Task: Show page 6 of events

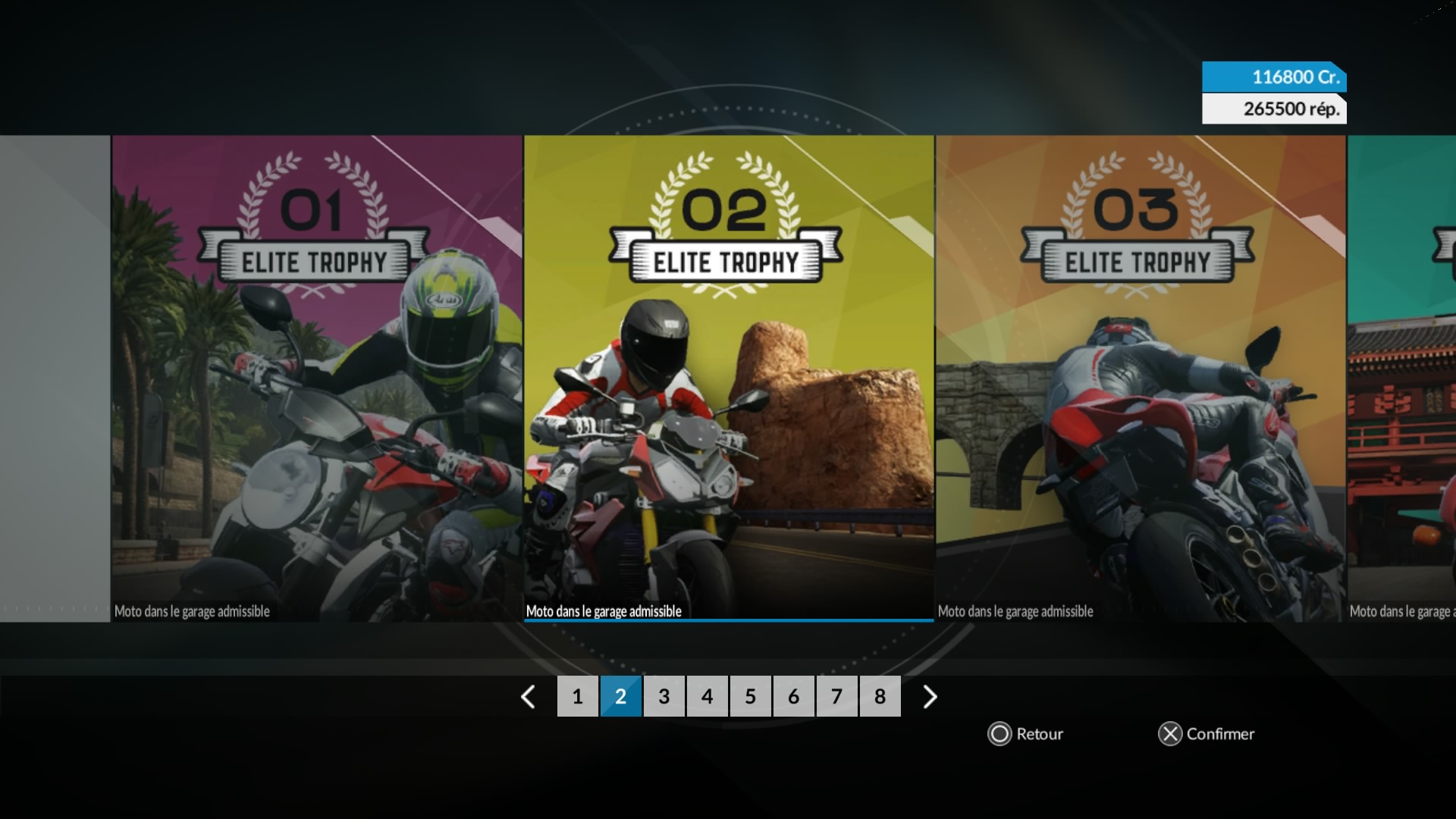Action: pos(793,696)
